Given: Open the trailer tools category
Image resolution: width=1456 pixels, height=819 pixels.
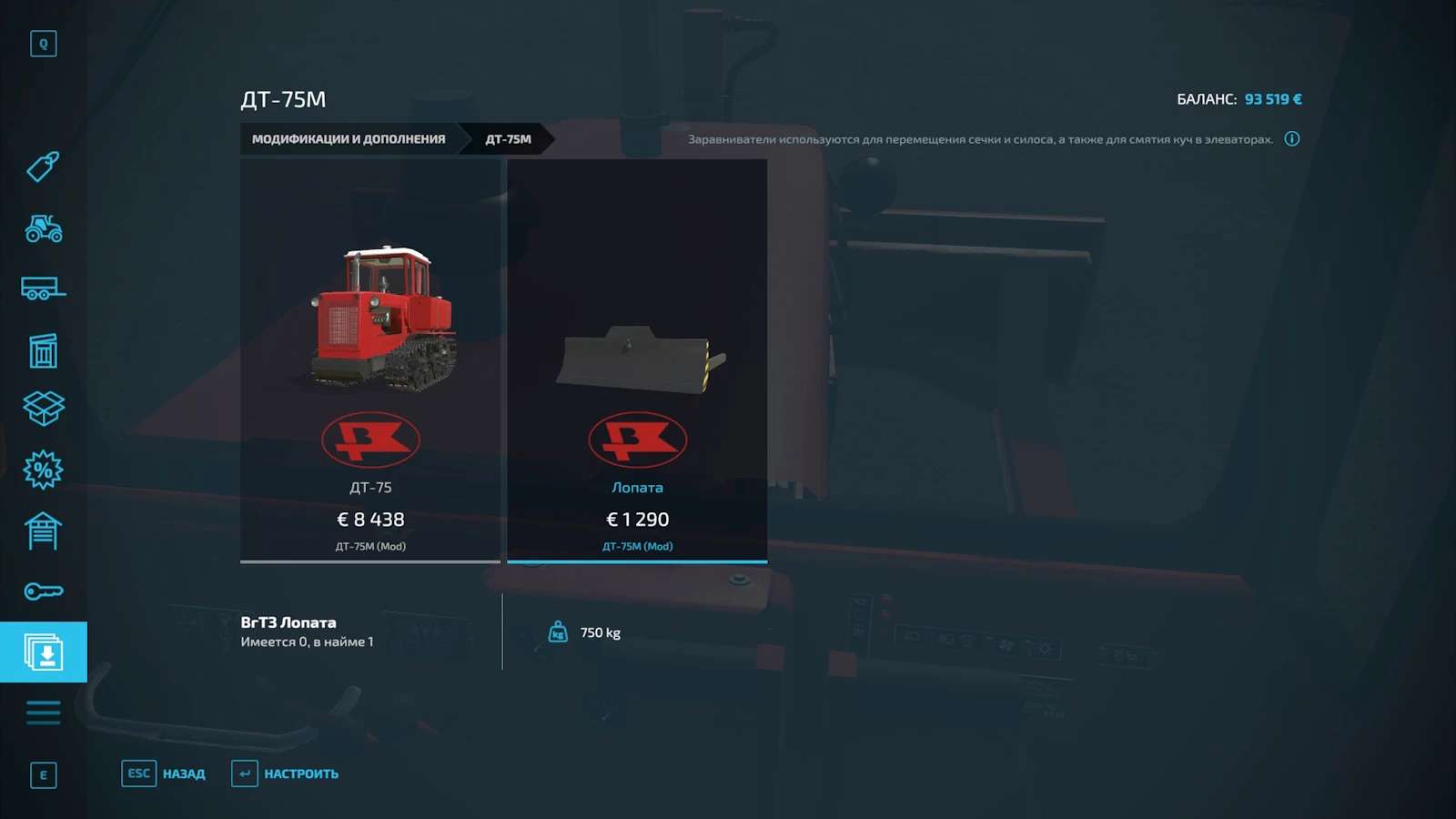Looking at the screenshot, I should point(43,289).
